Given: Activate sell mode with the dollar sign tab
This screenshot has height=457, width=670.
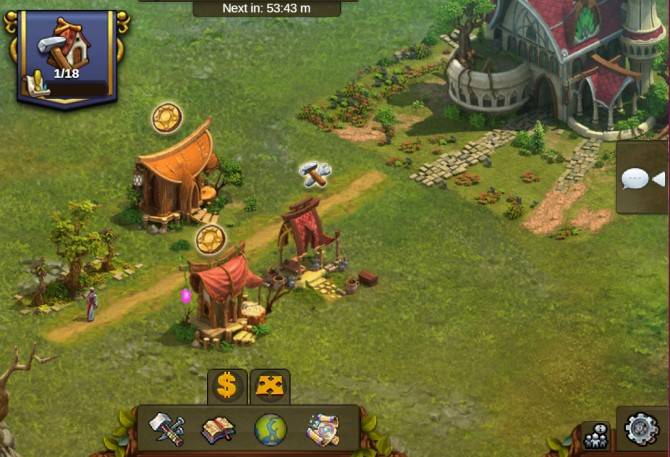Looking at the screenshot, I should [x=227, y=386].
